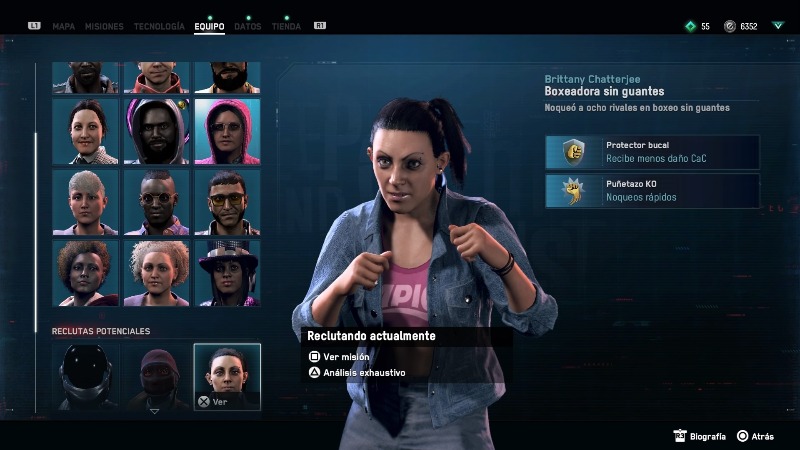Switch to the Mapa tab

tap(63, 26)
